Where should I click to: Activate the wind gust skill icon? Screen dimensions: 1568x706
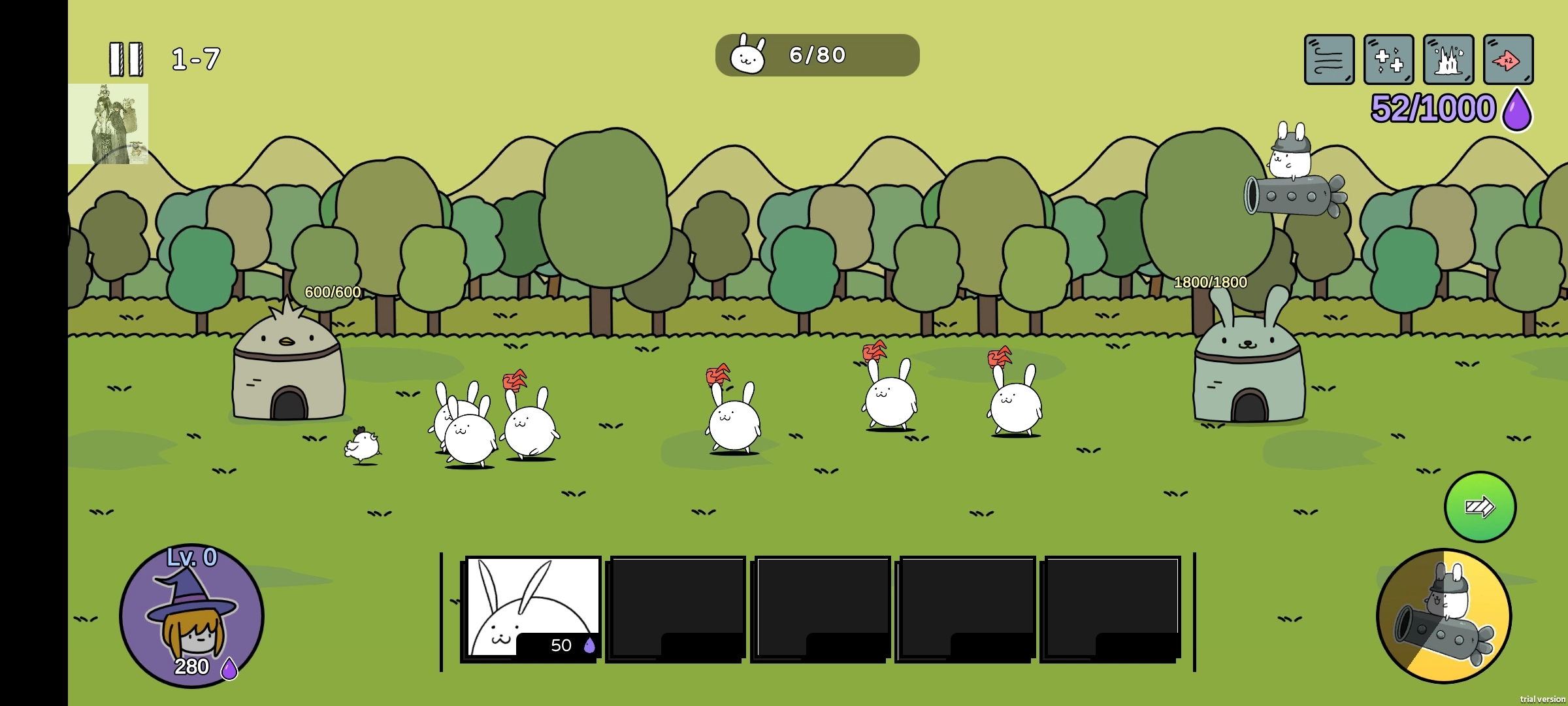coord(1330,61)
